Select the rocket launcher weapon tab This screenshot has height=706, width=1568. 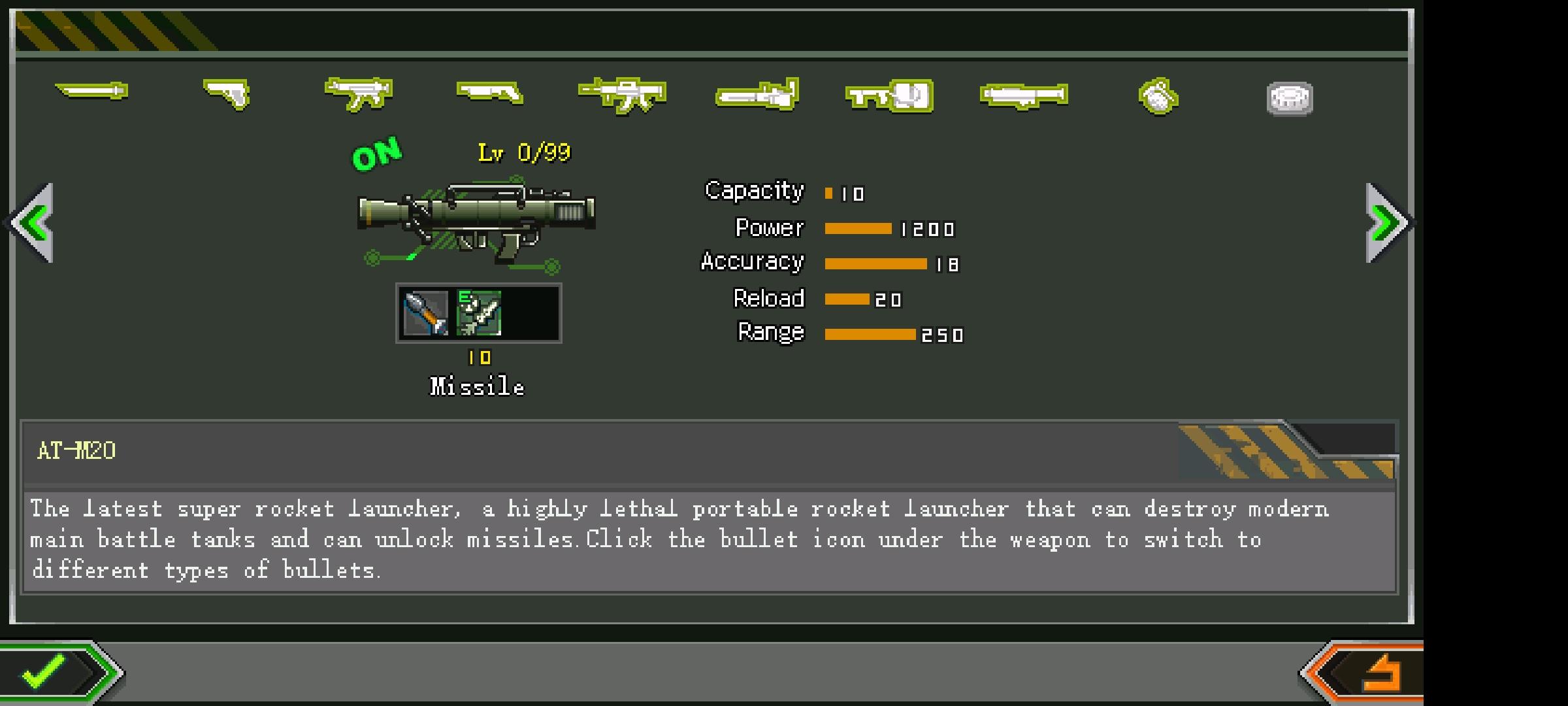[x=1022, y=93]
